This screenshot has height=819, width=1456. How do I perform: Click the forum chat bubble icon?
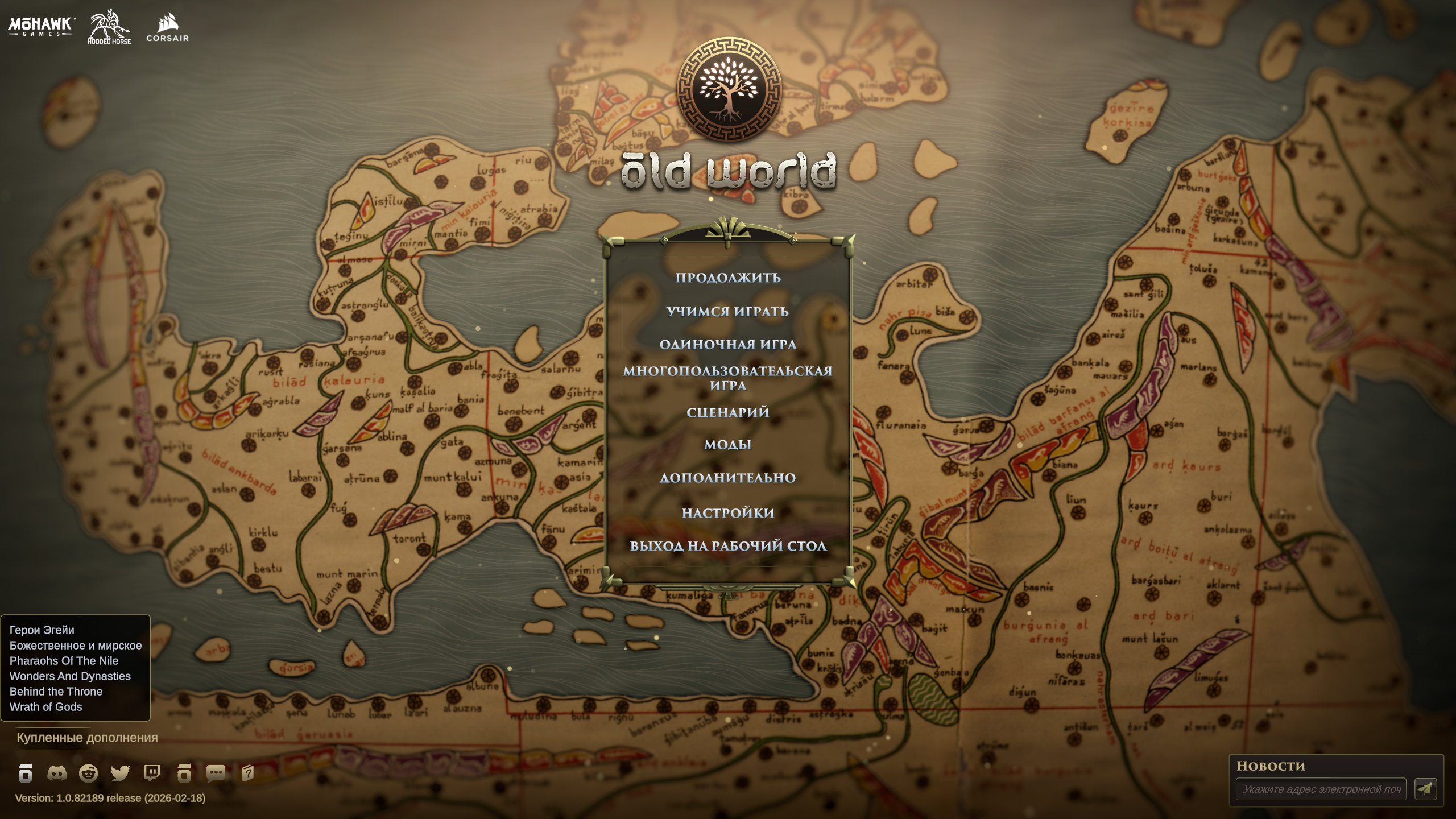215,773
